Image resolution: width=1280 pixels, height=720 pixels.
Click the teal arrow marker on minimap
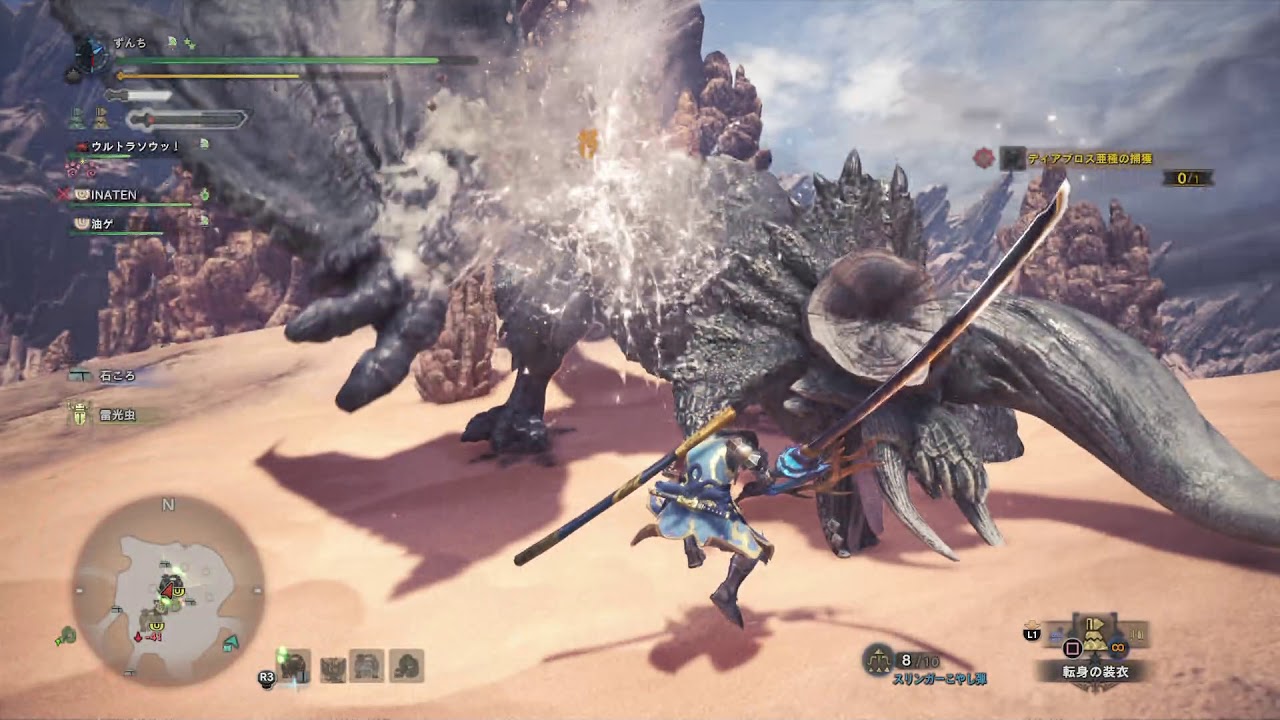coord(232,642)
